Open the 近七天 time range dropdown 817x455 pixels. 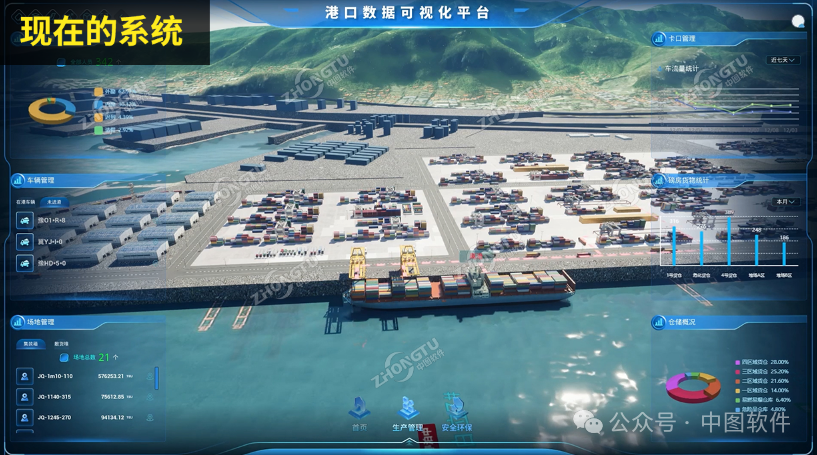(783, 60)
